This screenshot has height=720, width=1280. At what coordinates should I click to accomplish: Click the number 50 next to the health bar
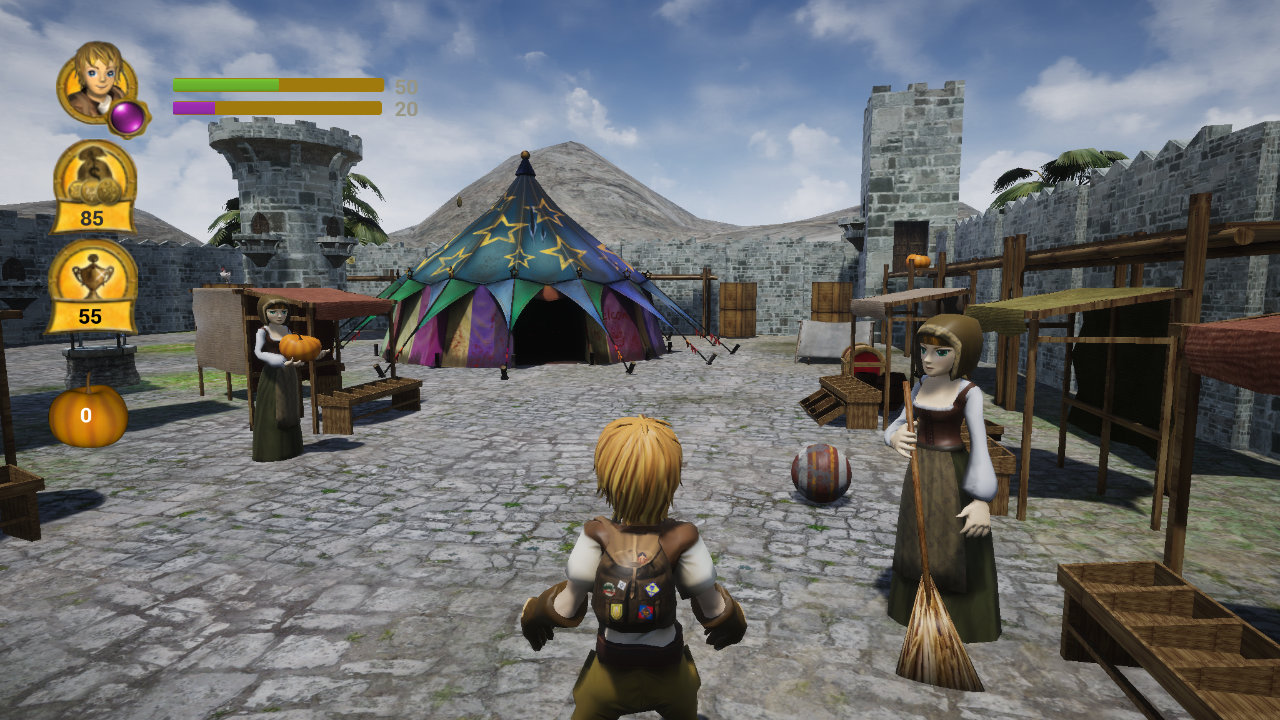coord(402,87)
